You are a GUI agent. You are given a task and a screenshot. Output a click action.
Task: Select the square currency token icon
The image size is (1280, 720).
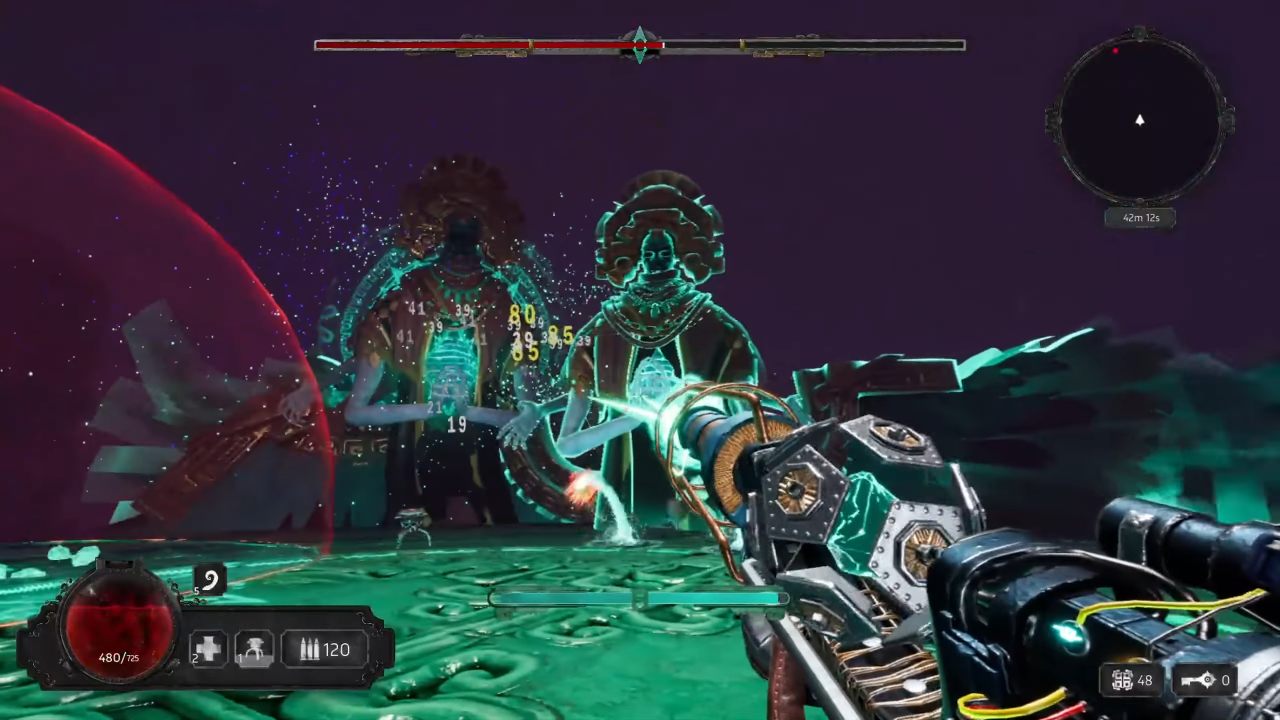[x=1123, y=680]
